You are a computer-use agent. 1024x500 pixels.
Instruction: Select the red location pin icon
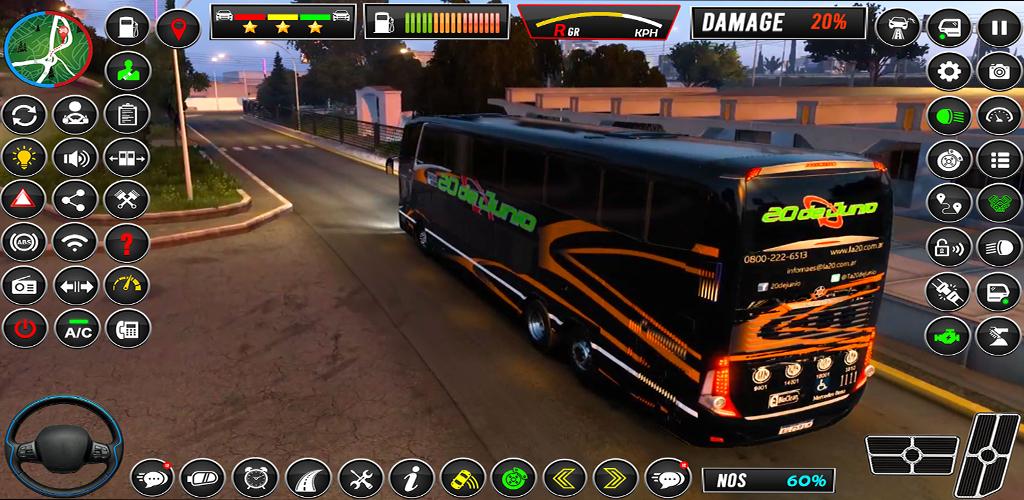point(179,27)
